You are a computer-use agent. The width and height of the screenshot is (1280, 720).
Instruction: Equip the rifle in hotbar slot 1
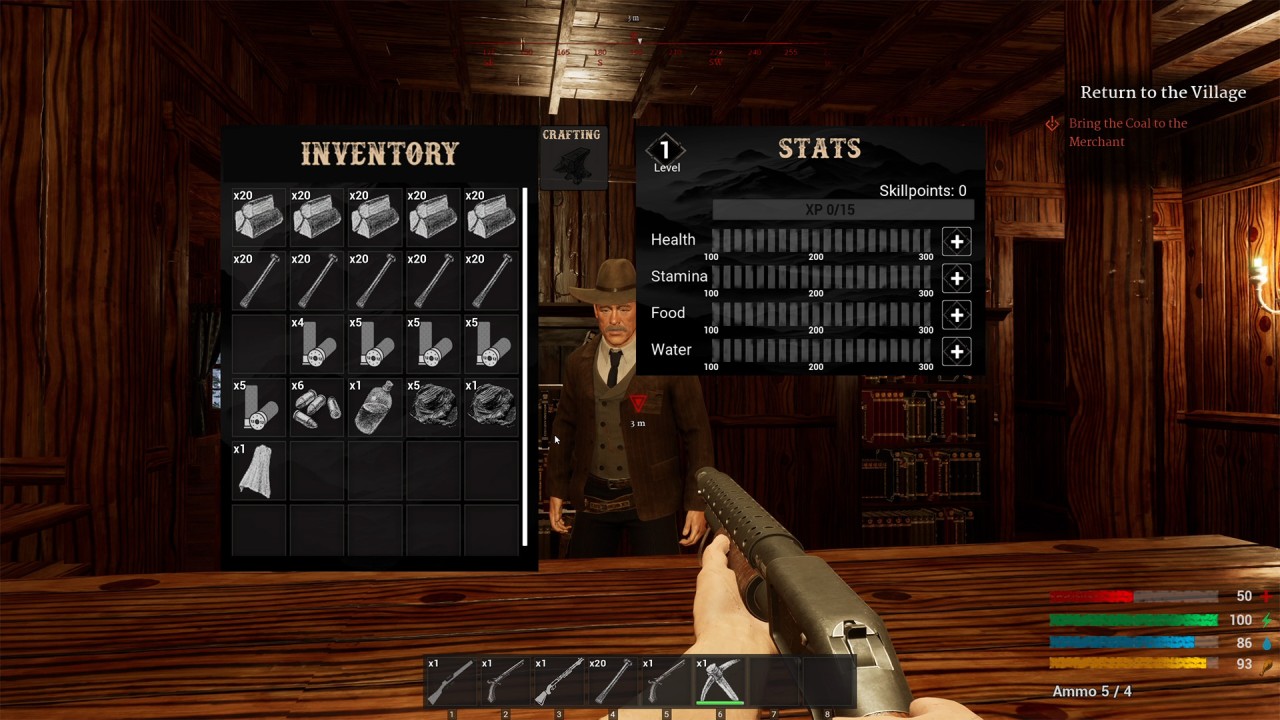click(451, 682)
